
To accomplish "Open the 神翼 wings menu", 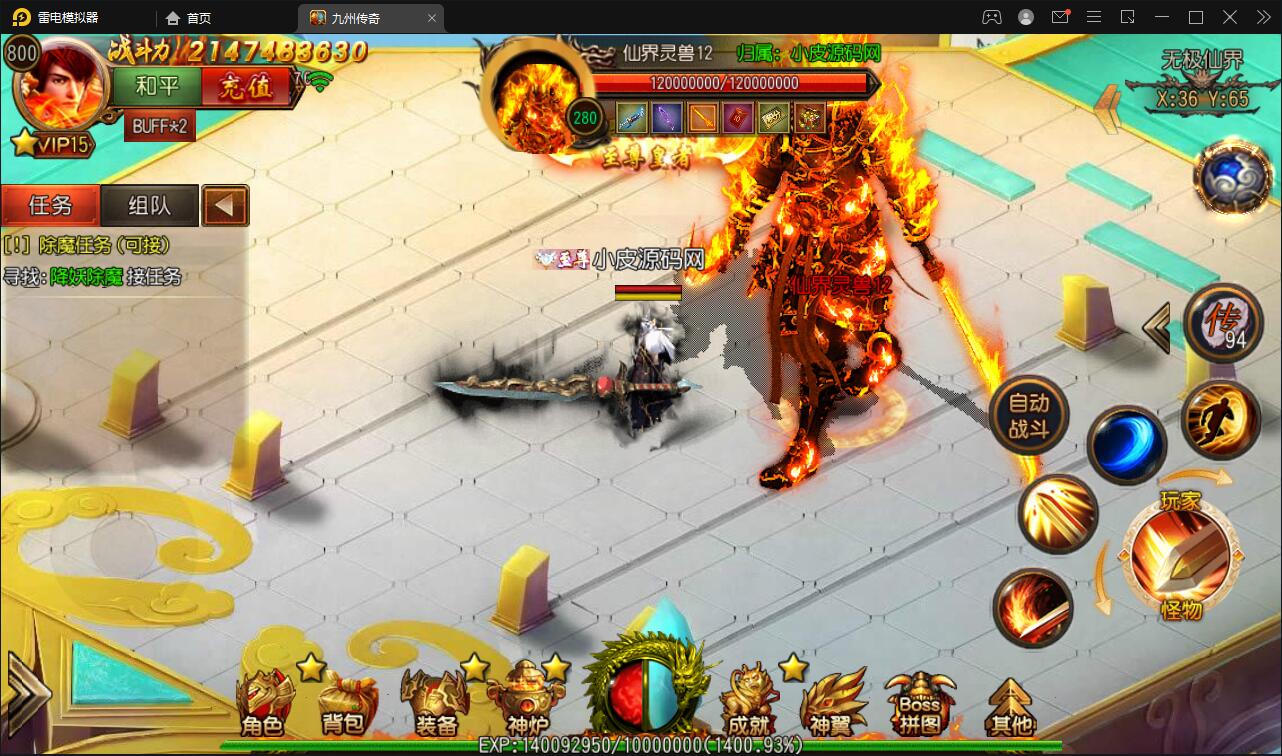I will (834, 702).
